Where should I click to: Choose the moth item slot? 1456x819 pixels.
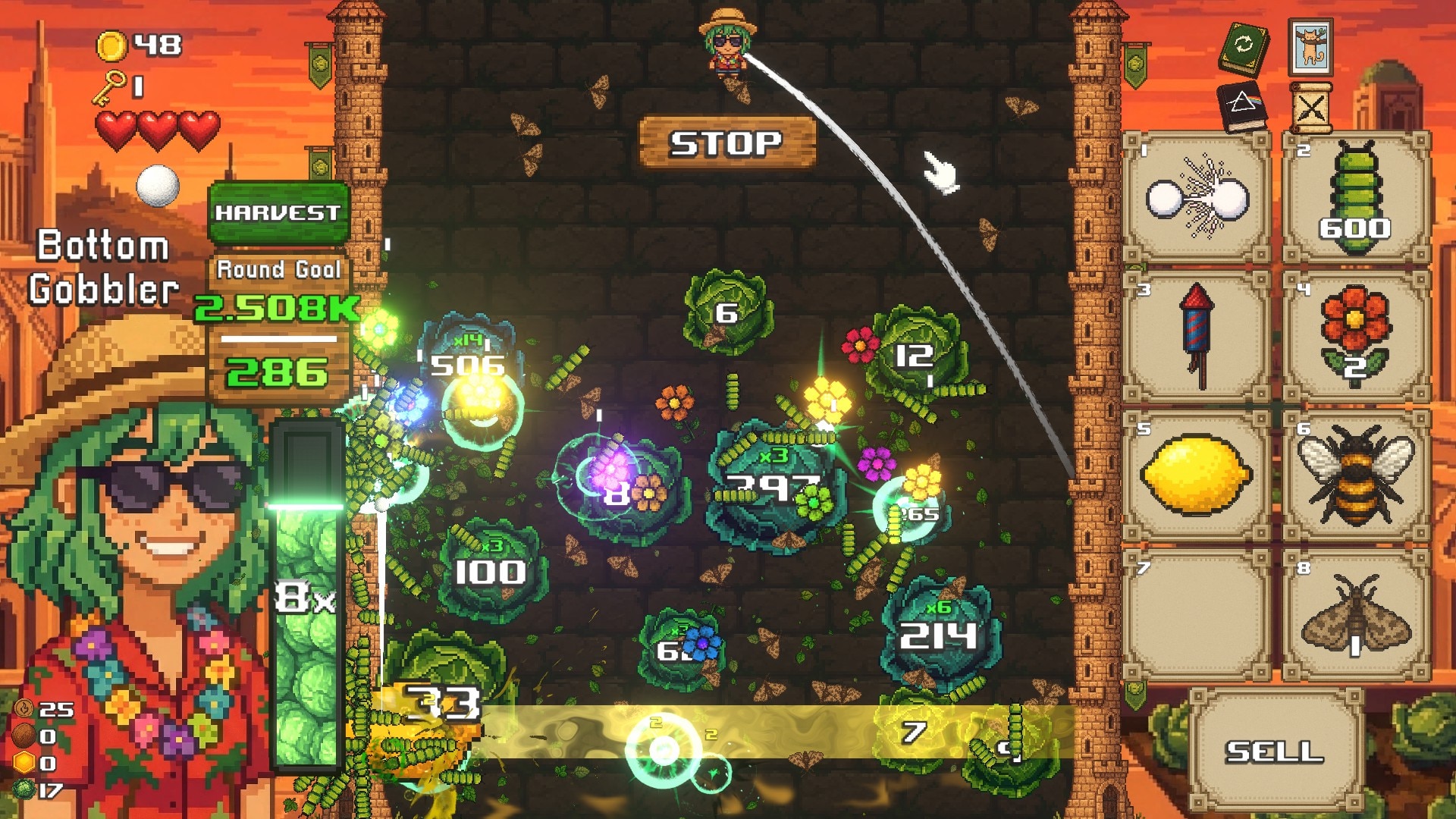[x=1356, y=616]
